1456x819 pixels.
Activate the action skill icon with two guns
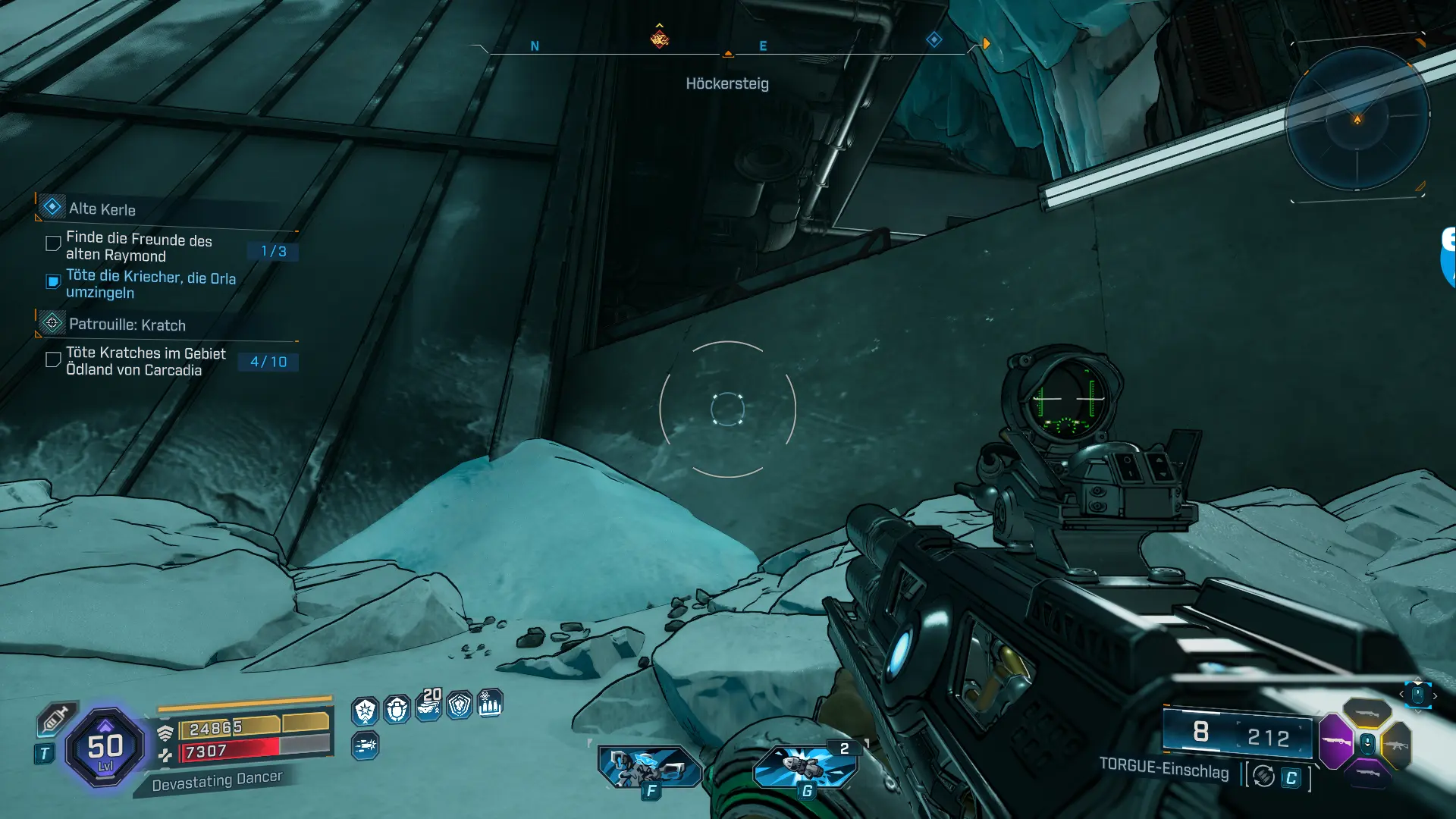point(649,766)
